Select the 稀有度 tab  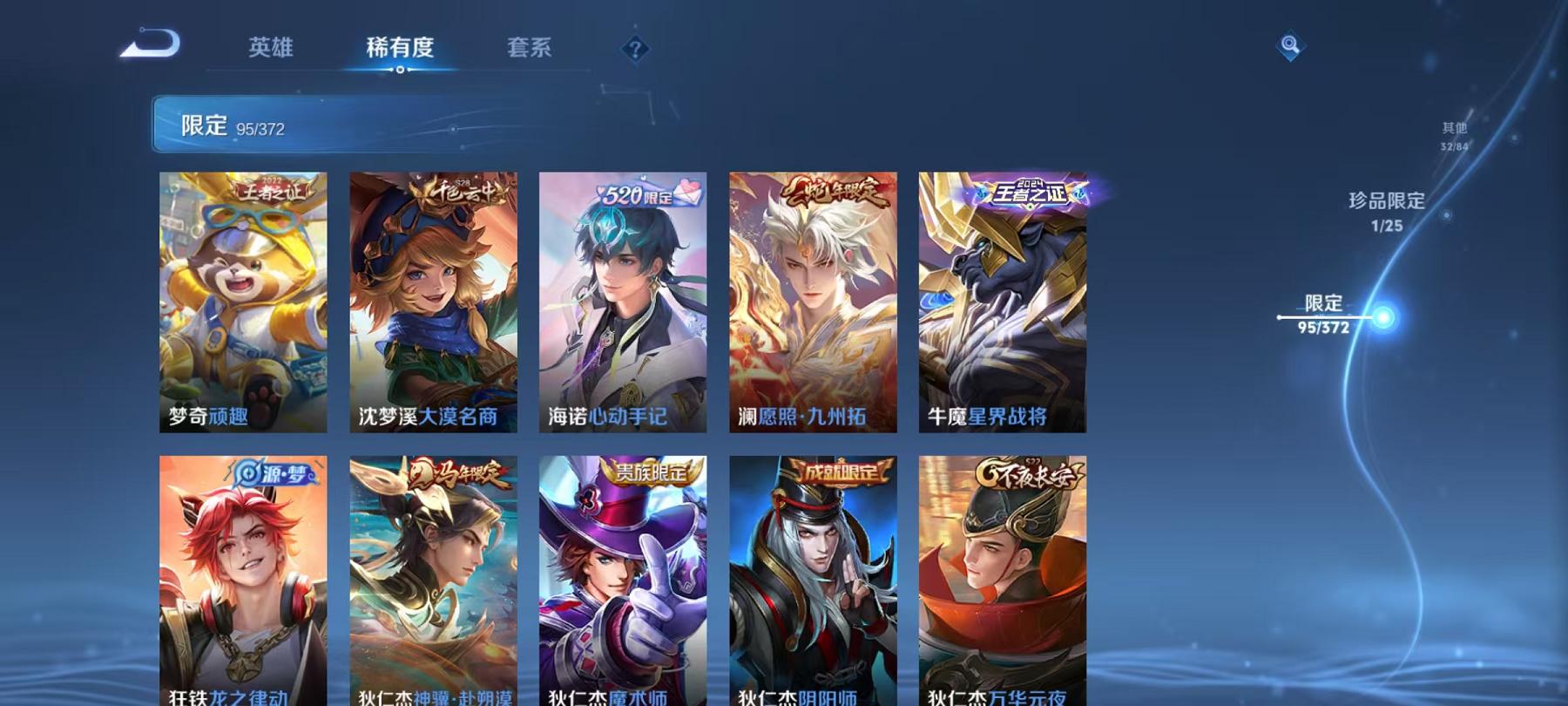click(400, 49)
